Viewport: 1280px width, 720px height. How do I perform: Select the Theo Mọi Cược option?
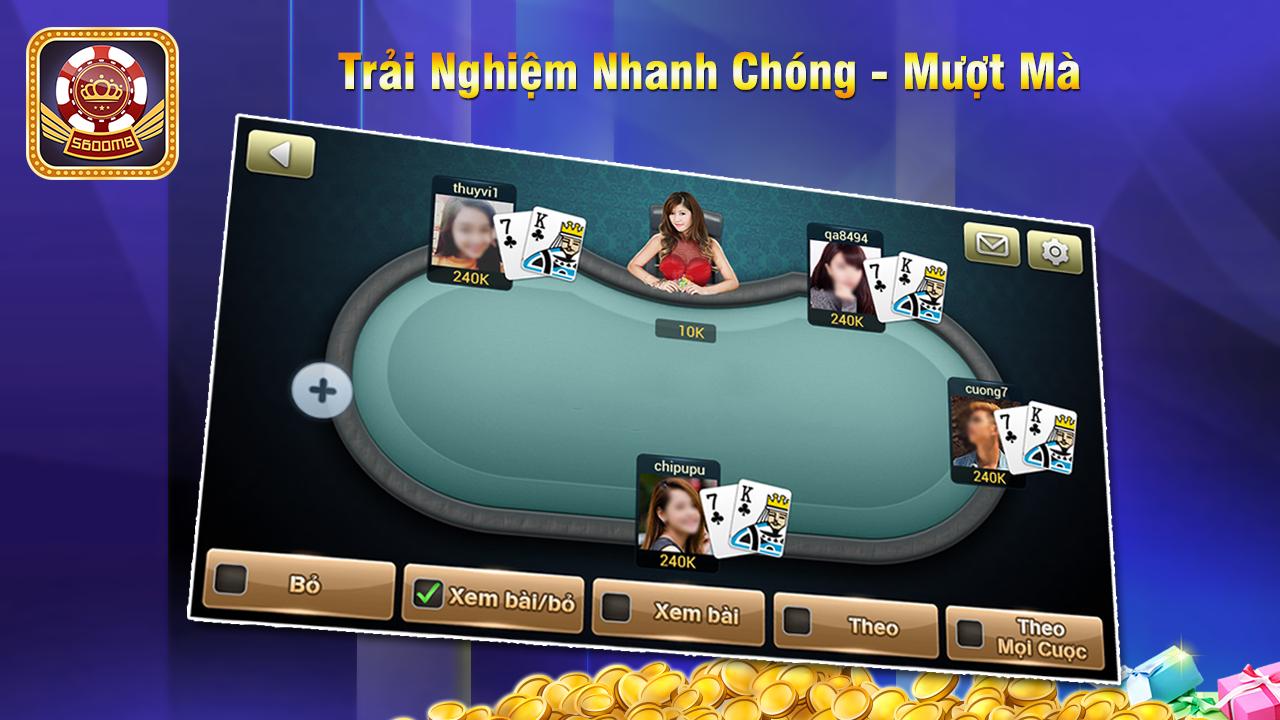point(970,633)
